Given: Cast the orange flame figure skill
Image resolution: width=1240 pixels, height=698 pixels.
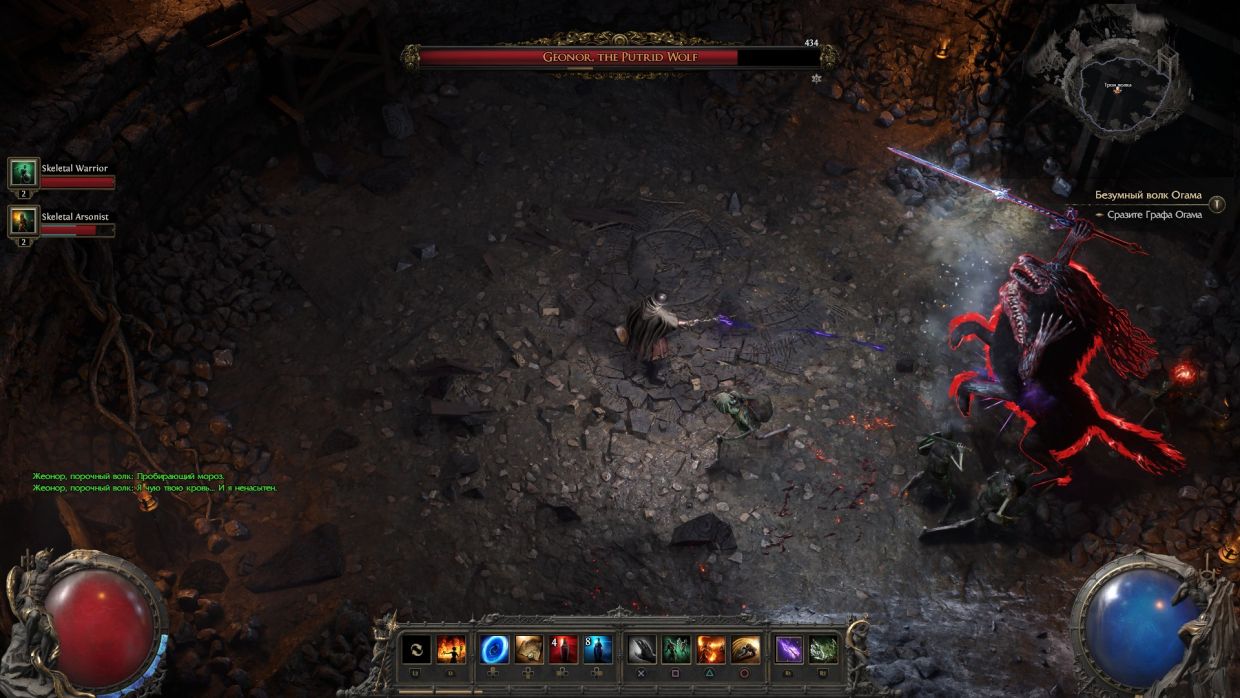Looking at the screenshot, I should click(x=711, y=650).
